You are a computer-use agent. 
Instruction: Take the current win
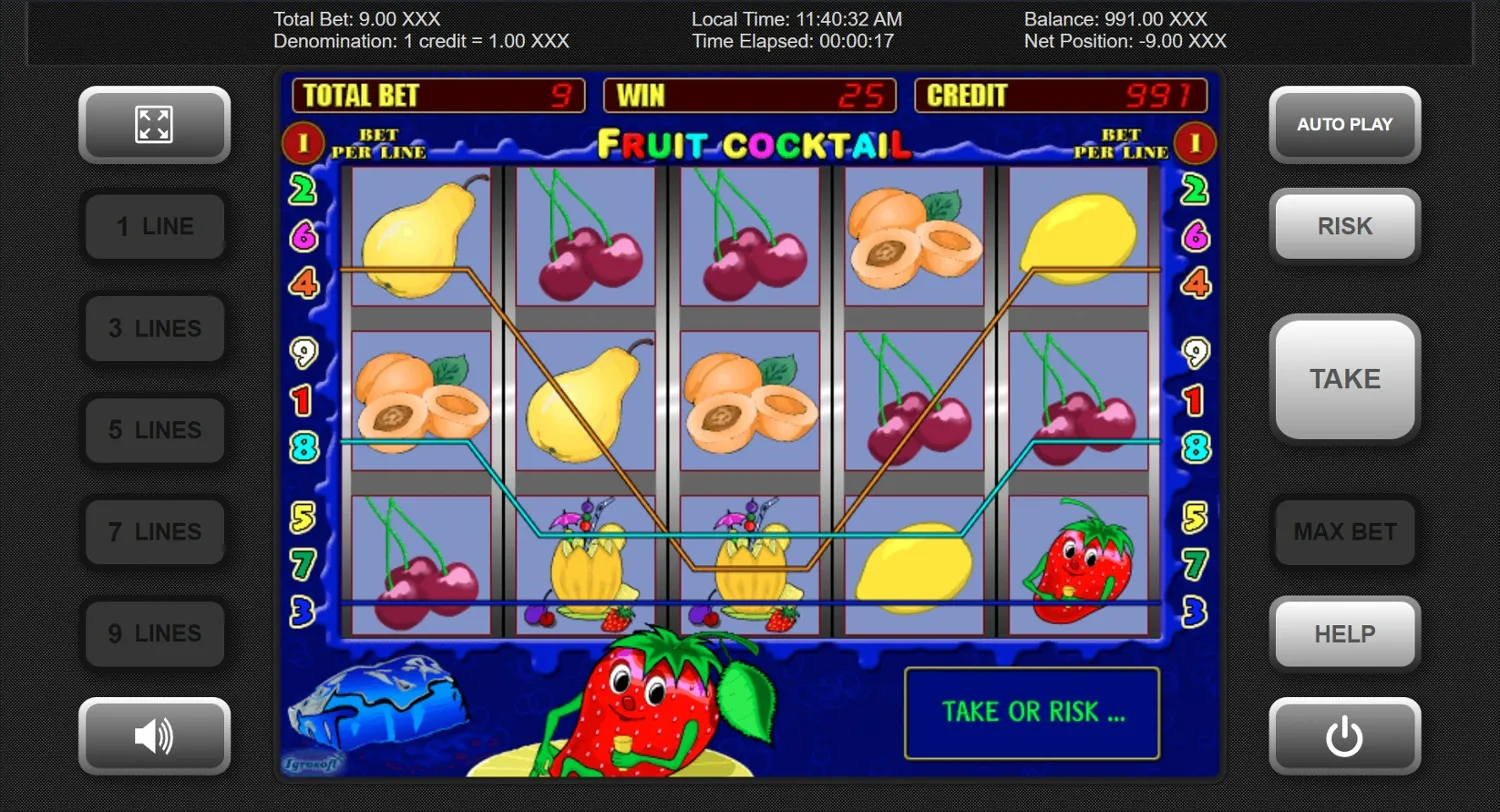1345,379
